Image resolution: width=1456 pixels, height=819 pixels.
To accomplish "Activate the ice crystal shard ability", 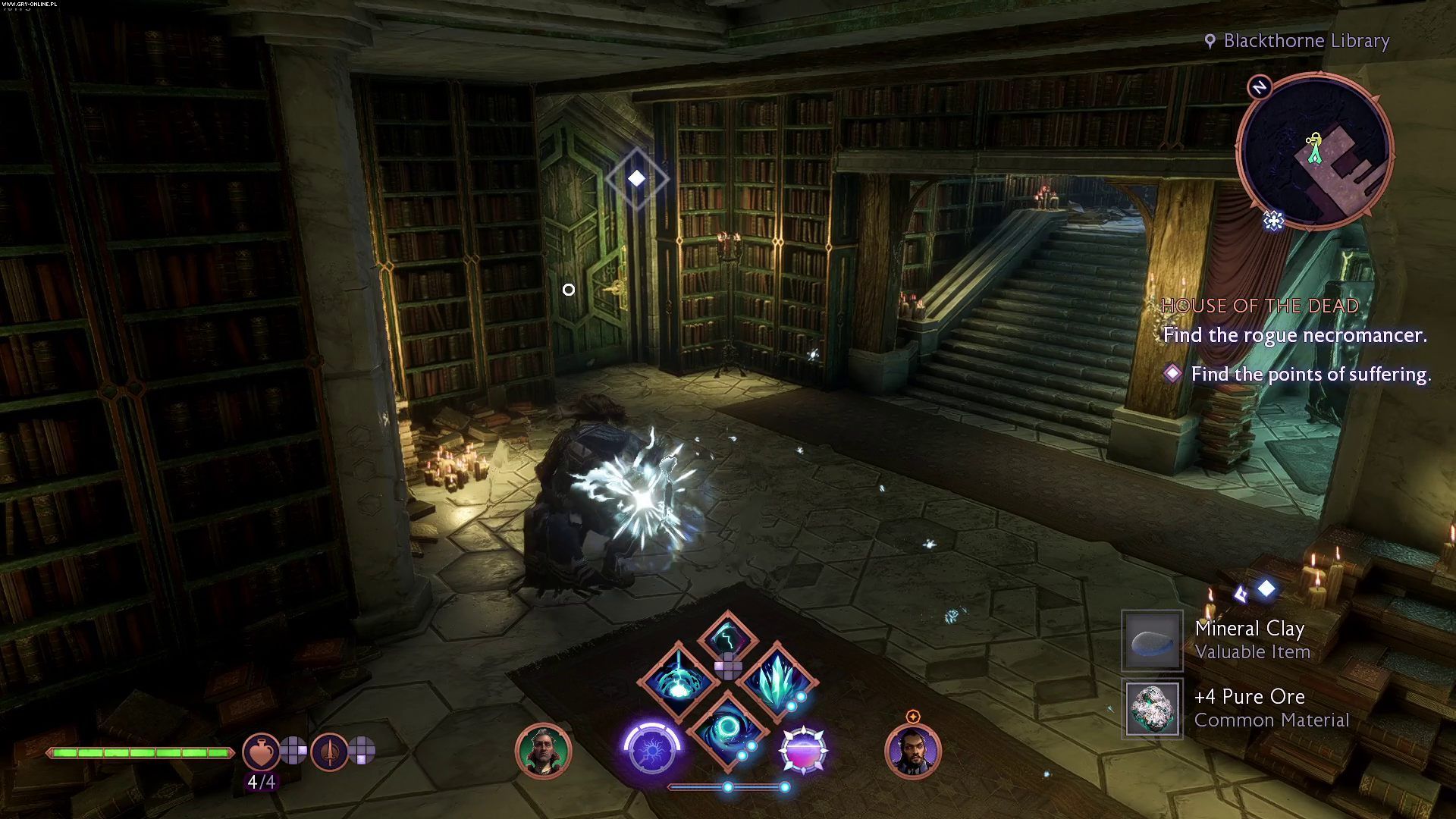I will tap(777, 680).
